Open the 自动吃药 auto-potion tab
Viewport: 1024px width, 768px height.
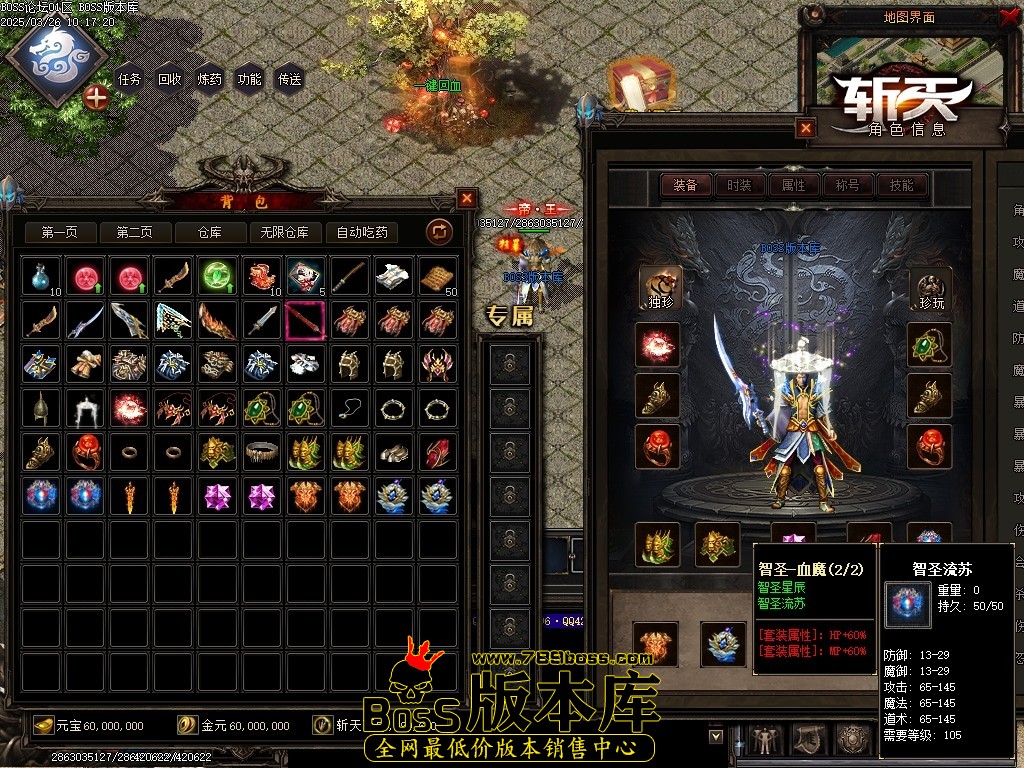[362, 232]
